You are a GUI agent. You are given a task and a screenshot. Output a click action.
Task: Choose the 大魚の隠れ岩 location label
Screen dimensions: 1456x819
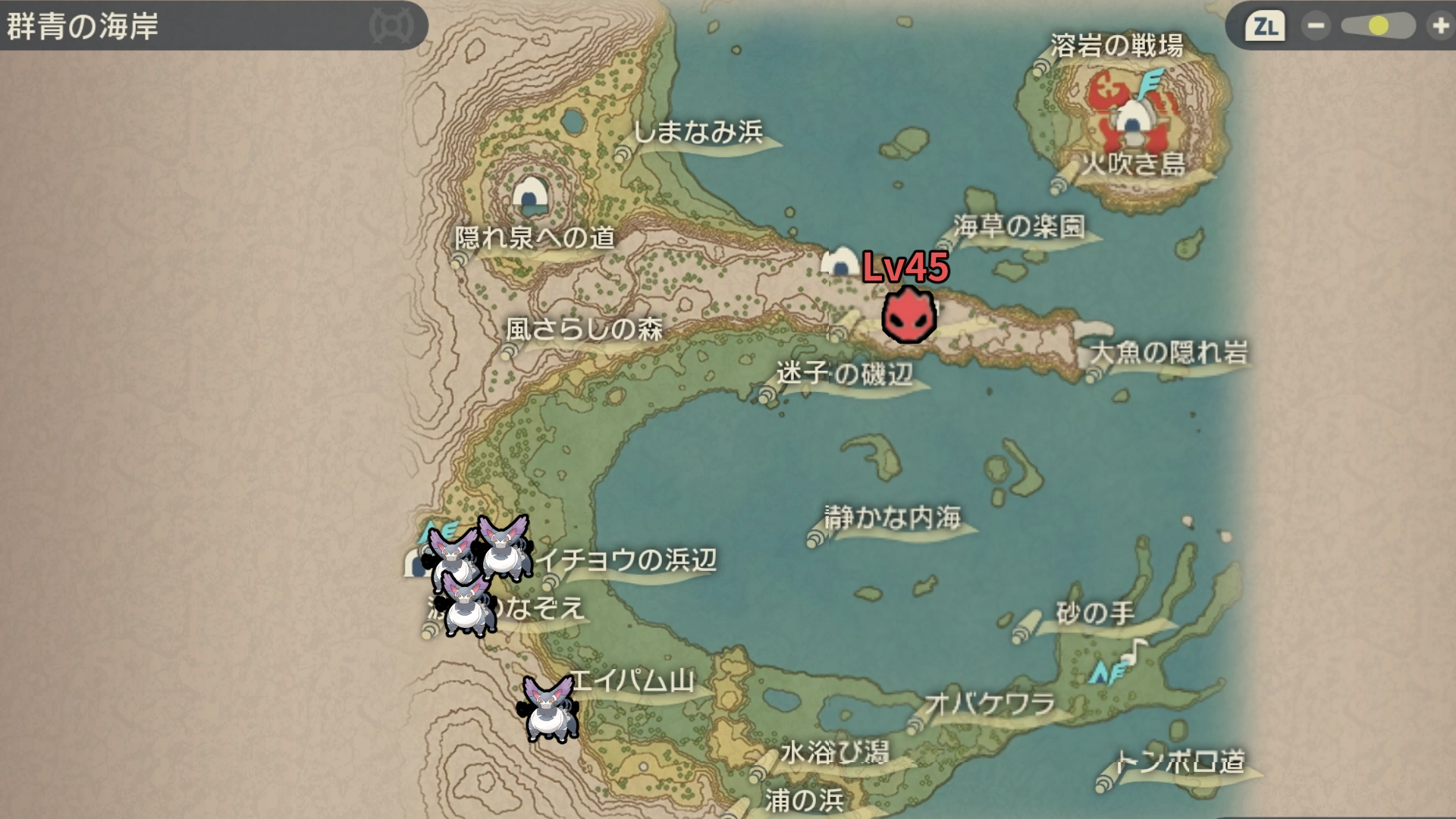[x=1169, y=352]
